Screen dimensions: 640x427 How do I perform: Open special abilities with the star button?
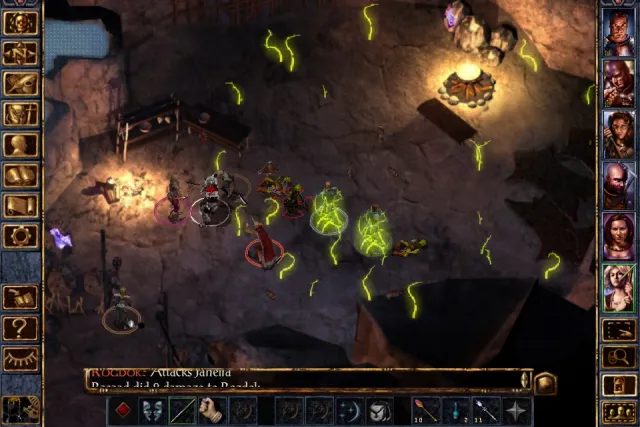point(517,410)
